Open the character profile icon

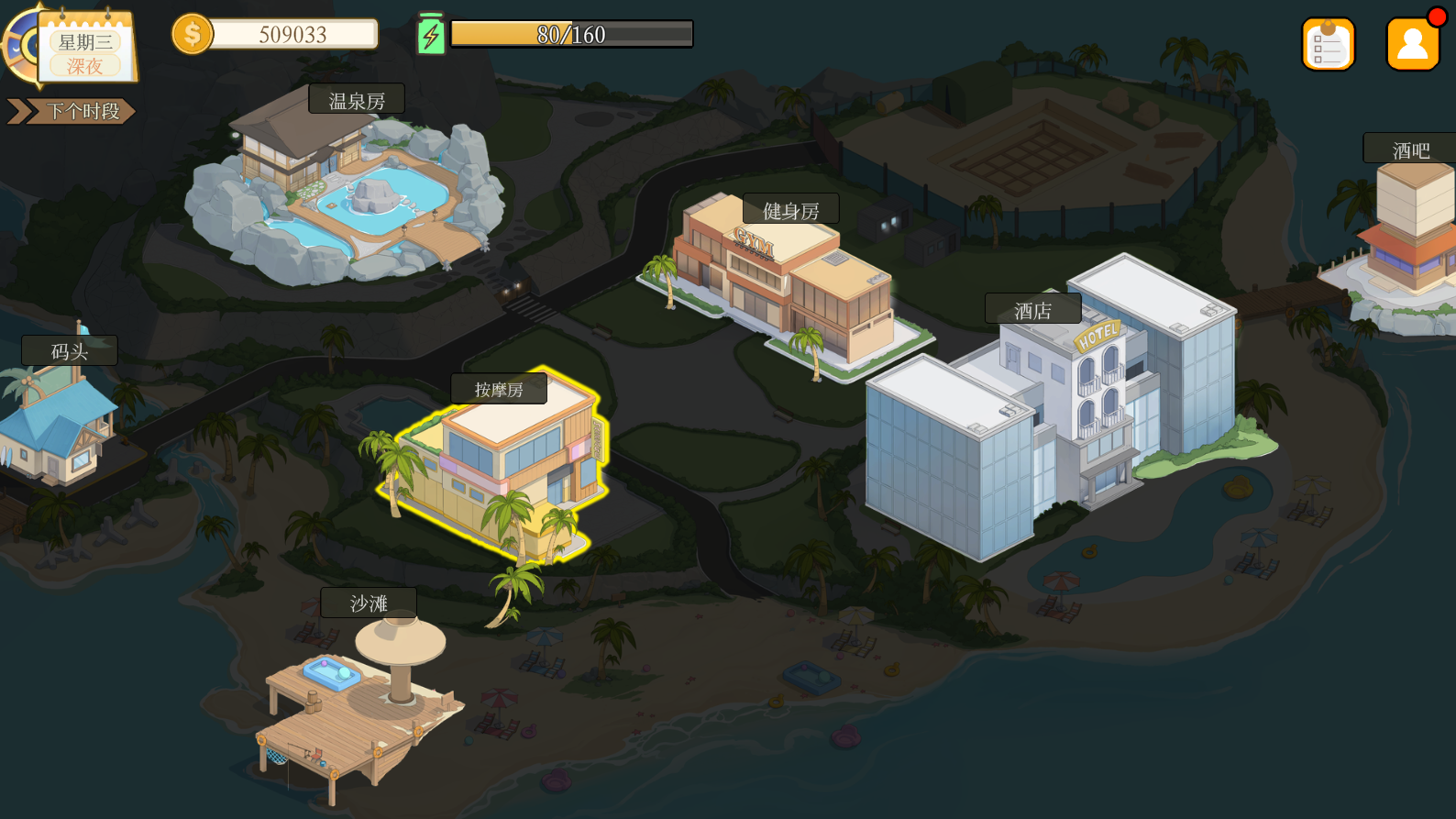1412,44
